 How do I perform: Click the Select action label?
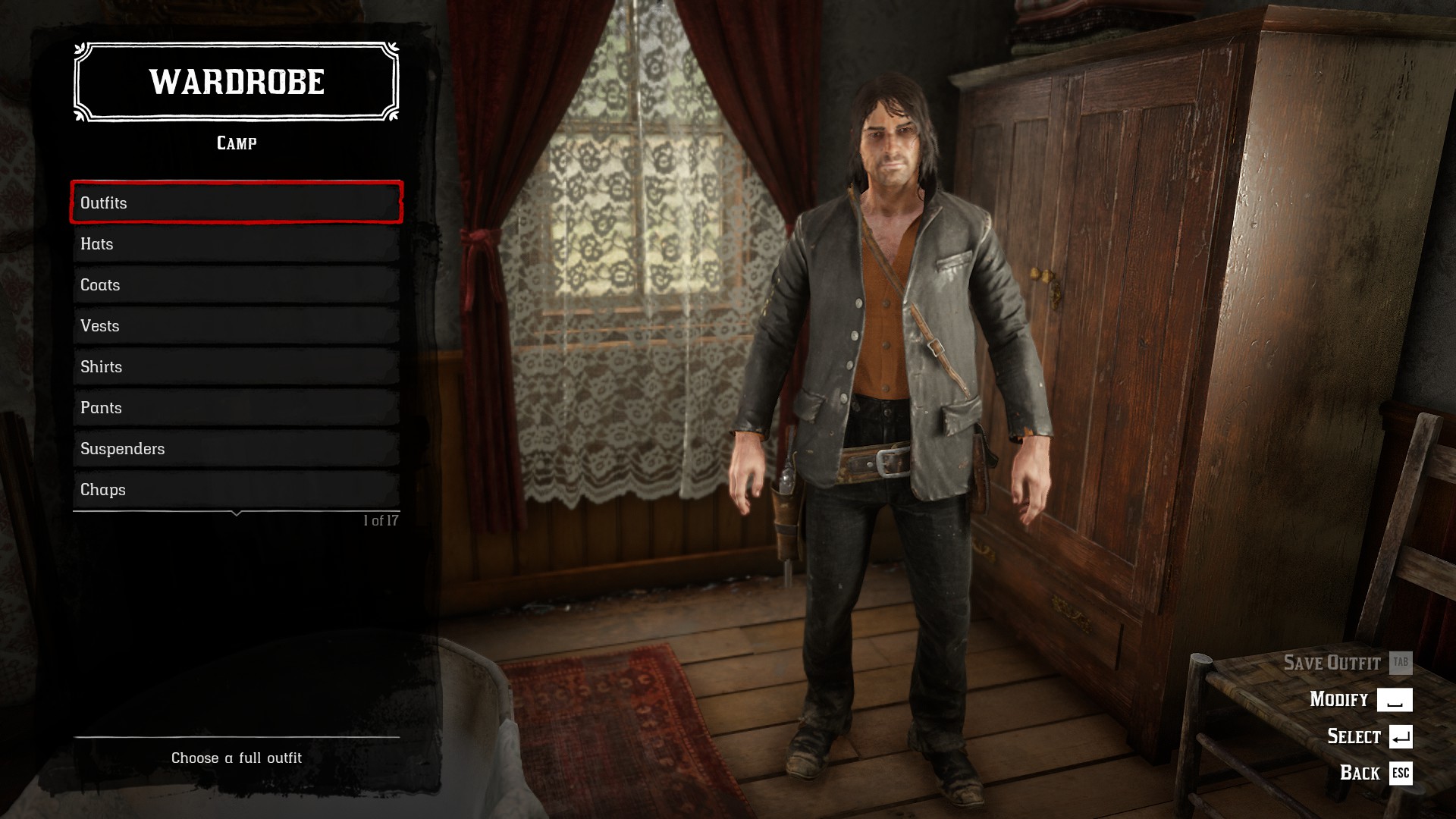click(1354, 736)
